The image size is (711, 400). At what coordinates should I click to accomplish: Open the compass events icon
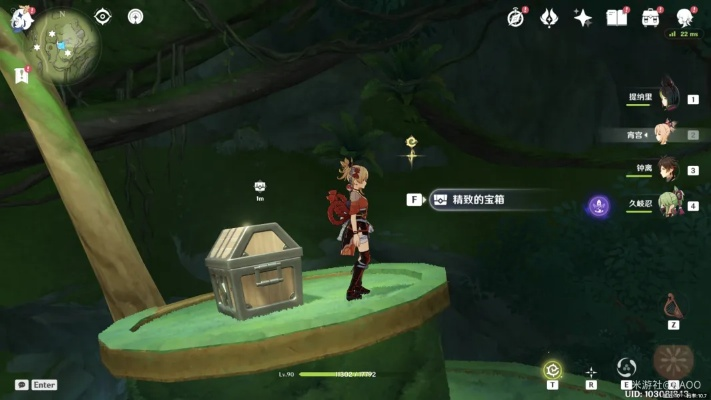[x=516, y=17]
